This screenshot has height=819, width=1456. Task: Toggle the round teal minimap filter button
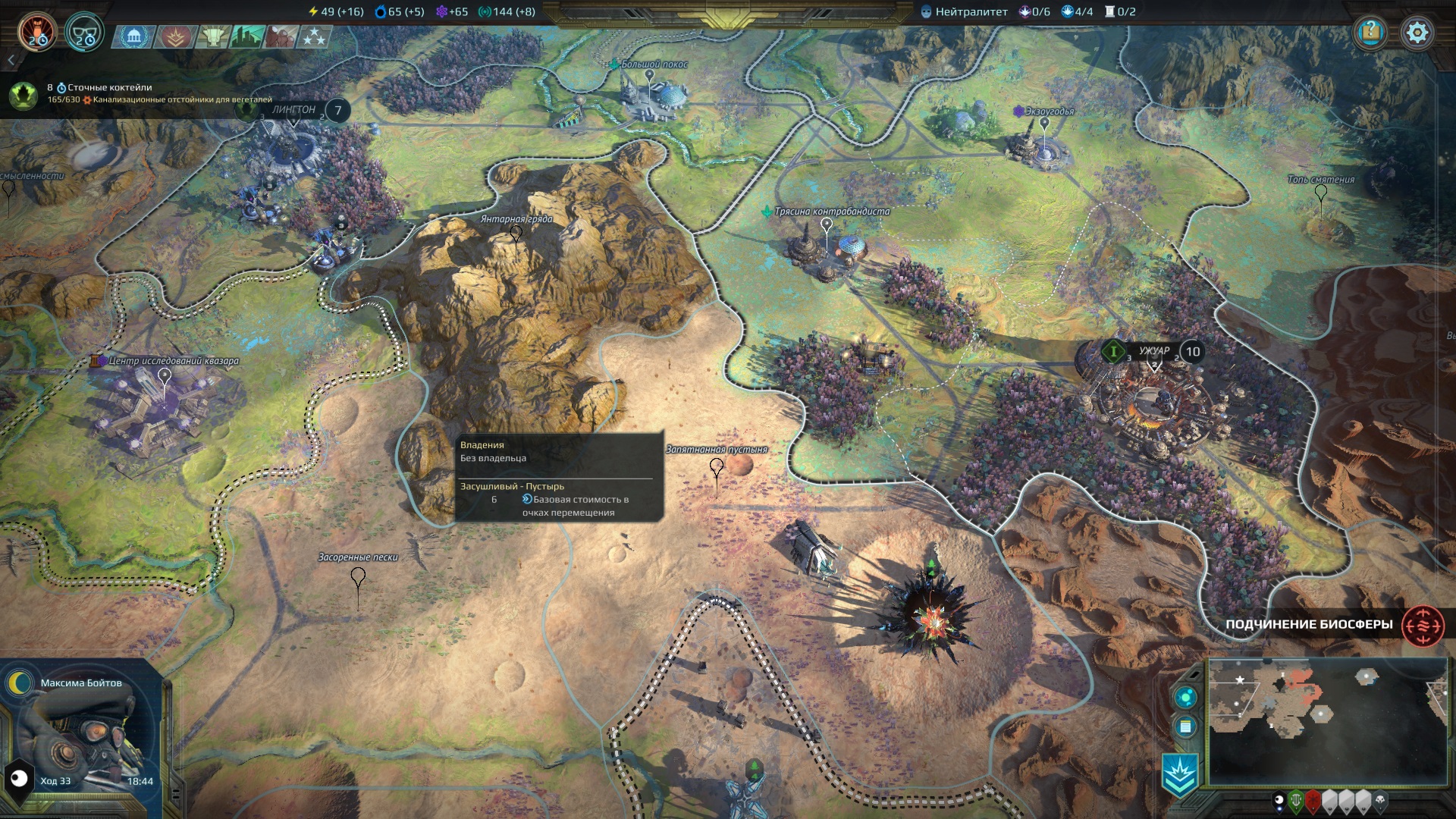point(1185,698)
